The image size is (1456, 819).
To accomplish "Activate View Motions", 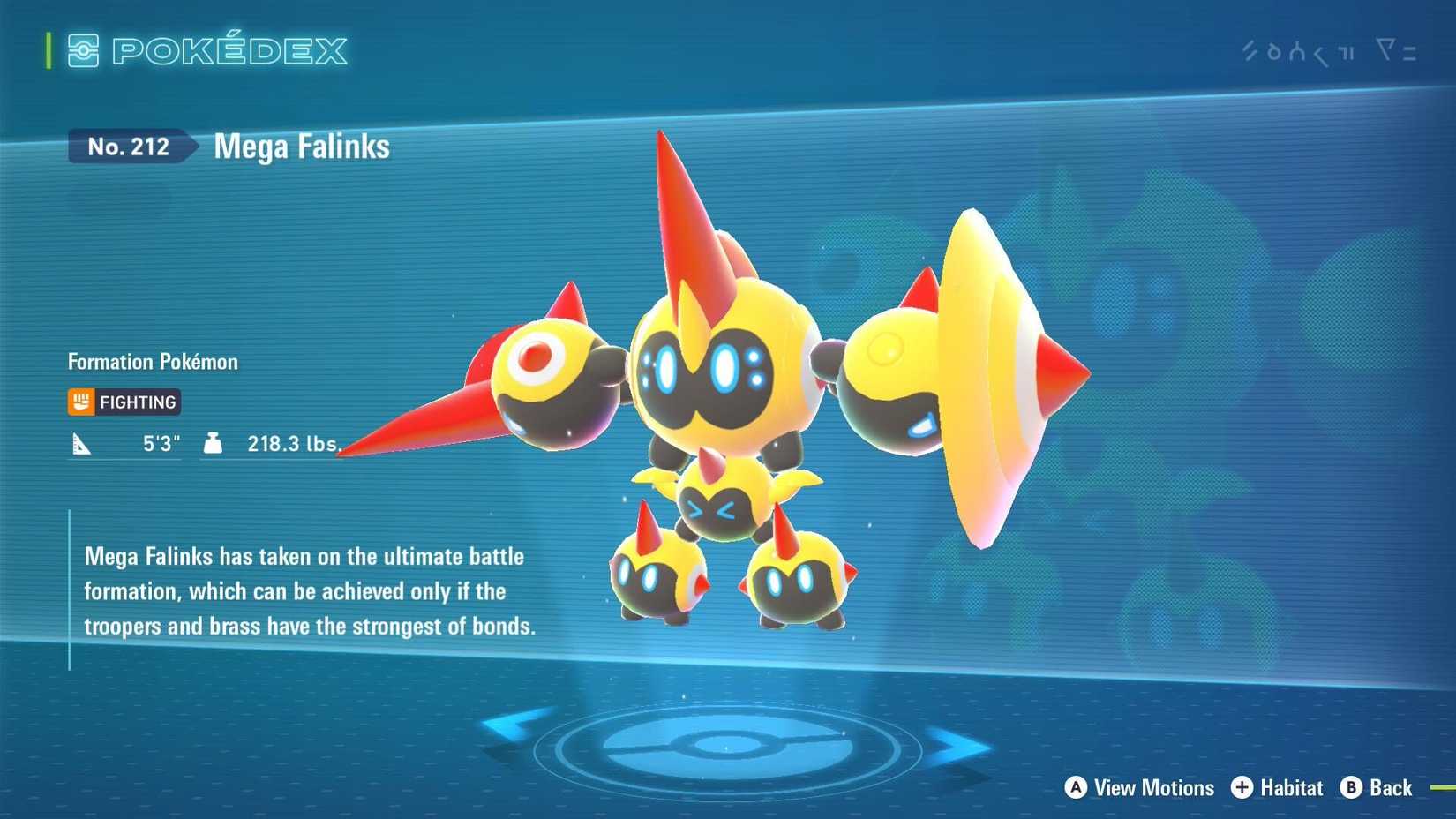I will pos(1152,788).
